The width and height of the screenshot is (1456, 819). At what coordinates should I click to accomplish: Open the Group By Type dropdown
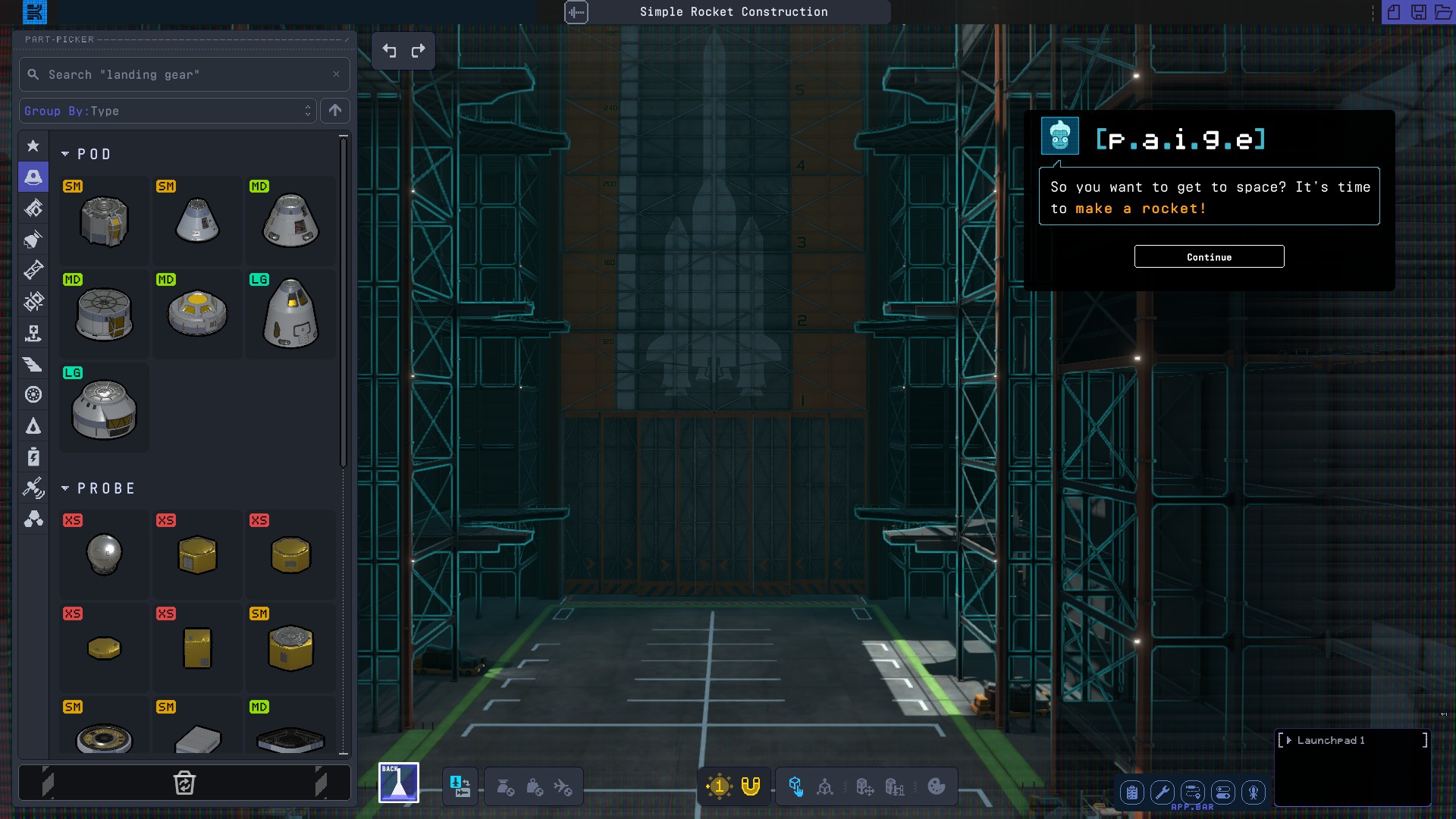point(167,111)
